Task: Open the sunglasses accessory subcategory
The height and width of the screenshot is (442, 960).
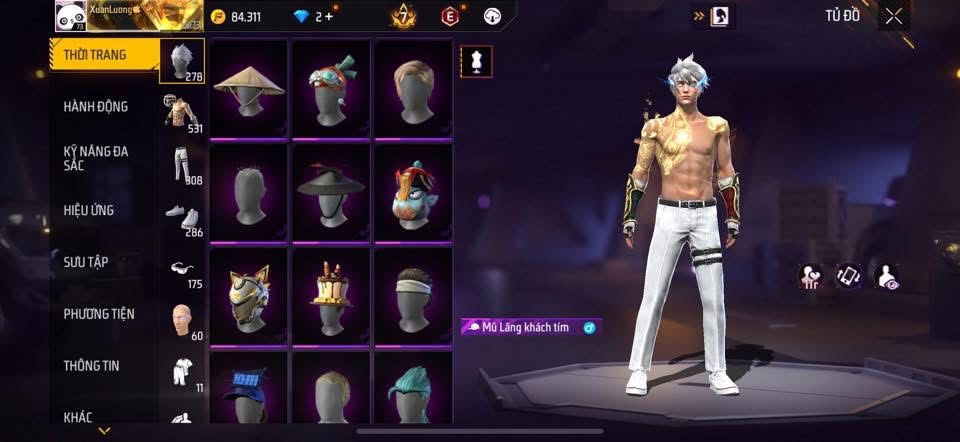Action: [180, 268]
